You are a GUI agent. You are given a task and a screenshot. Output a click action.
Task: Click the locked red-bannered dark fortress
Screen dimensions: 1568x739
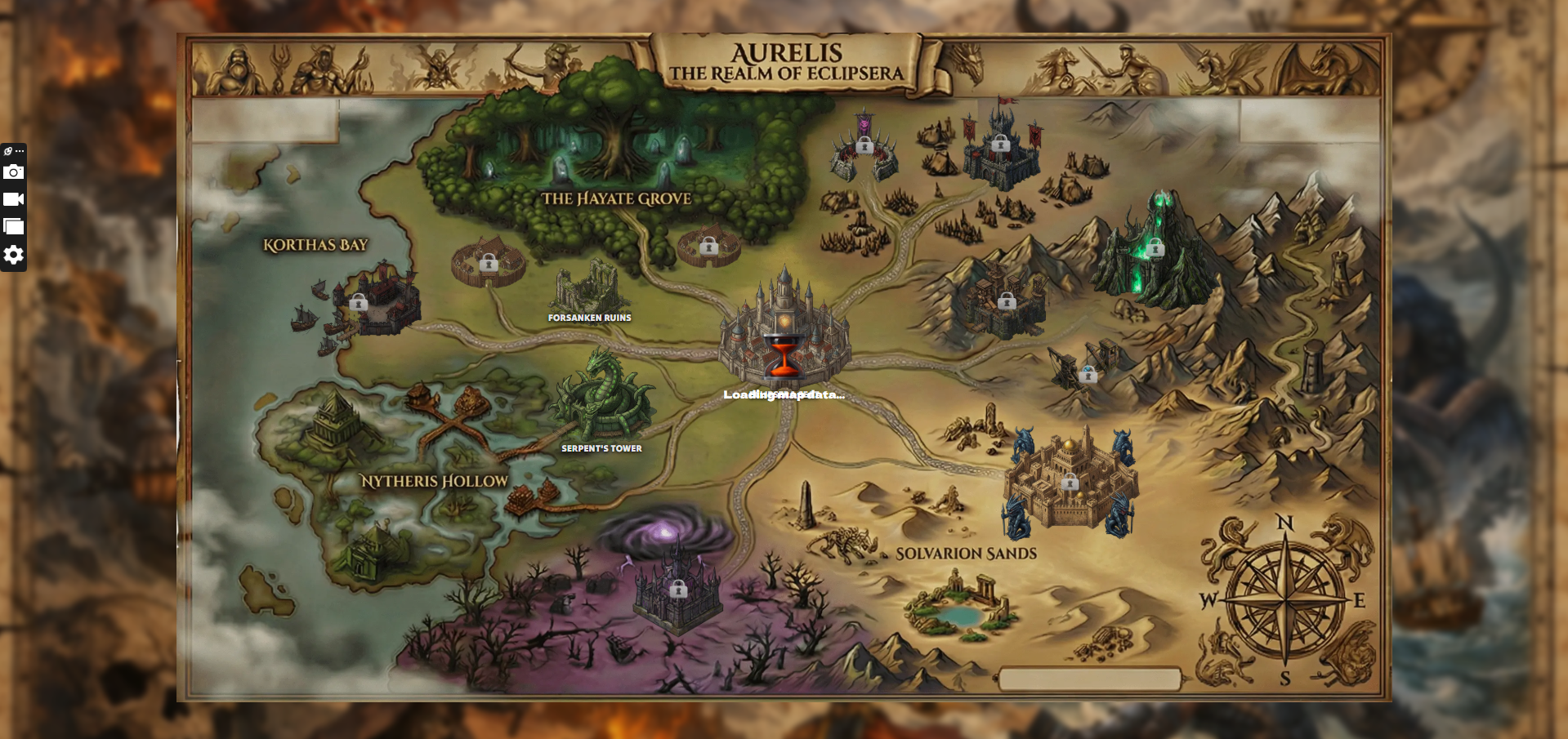point(1000,145)
